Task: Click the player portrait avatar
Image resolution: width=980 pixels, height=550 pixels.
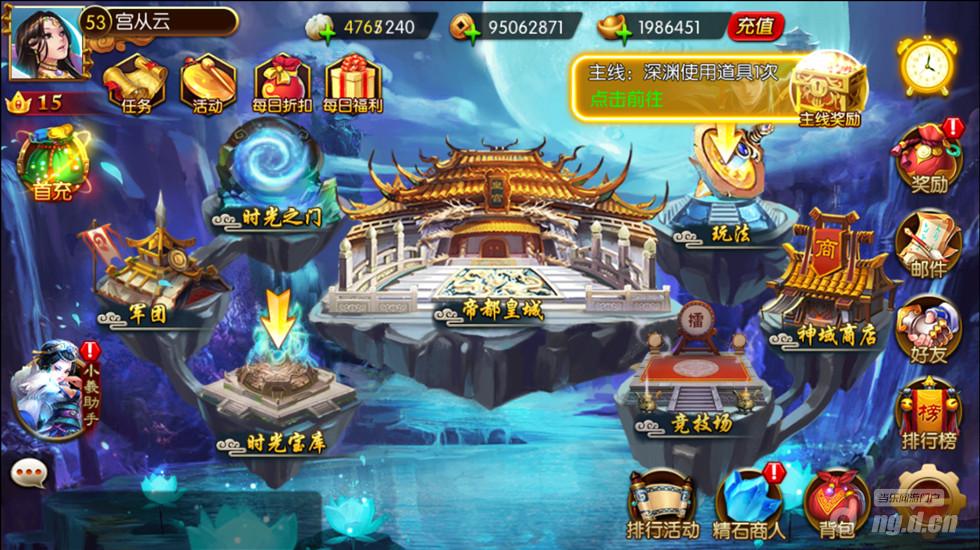Action: [46, 41]
